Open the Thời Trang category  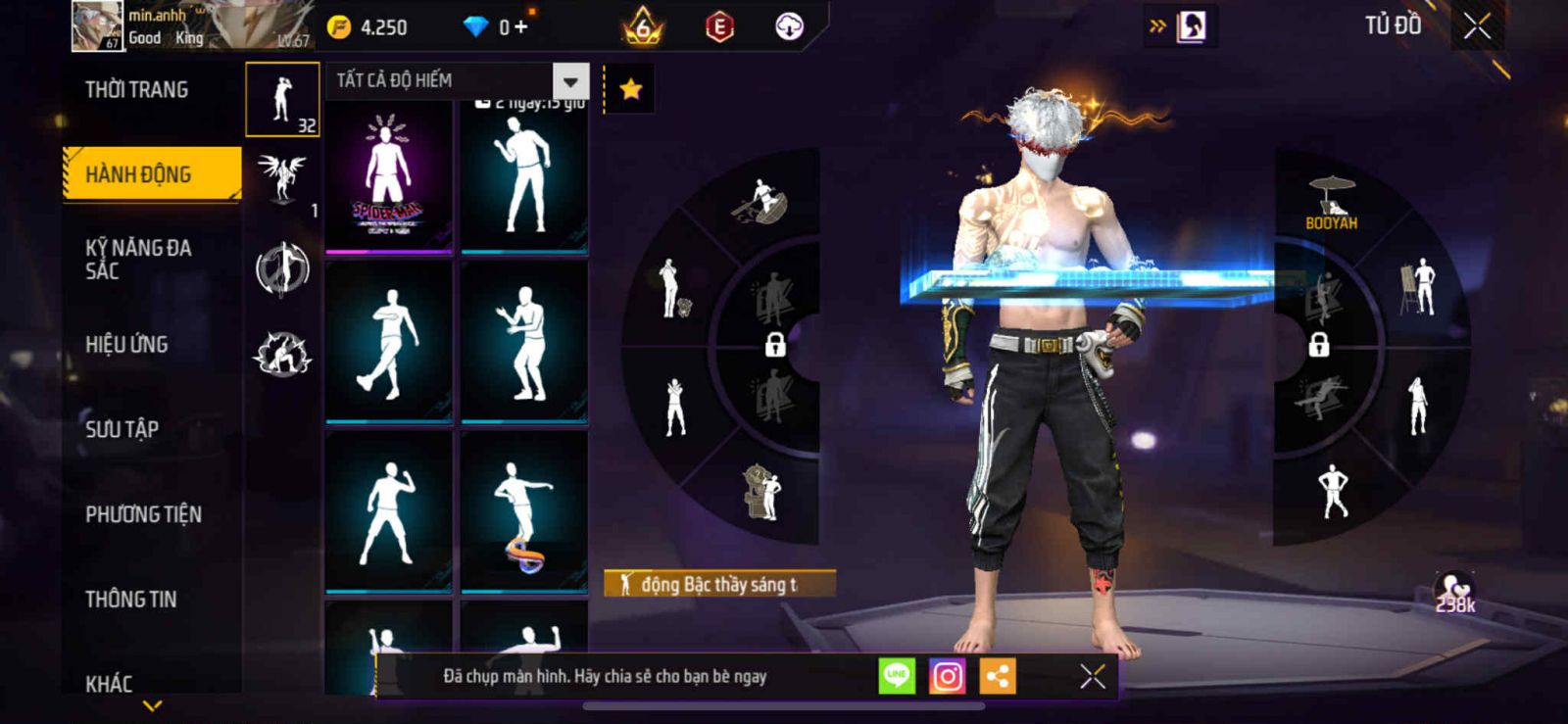click(137, 90)
